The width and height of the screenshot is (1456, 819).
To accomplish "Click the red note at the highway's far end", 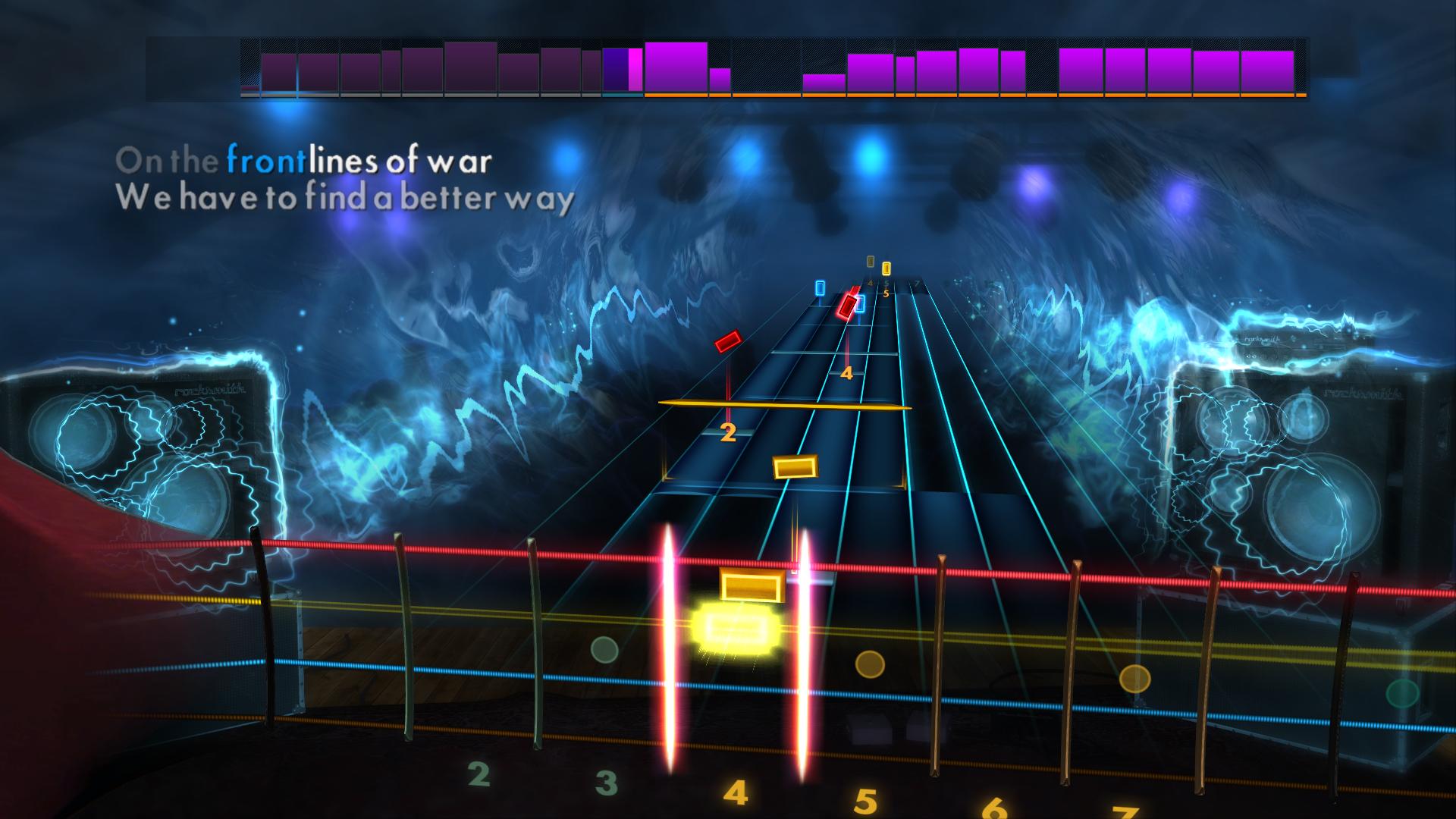I will pyautogui.click(x=847, y=307).
